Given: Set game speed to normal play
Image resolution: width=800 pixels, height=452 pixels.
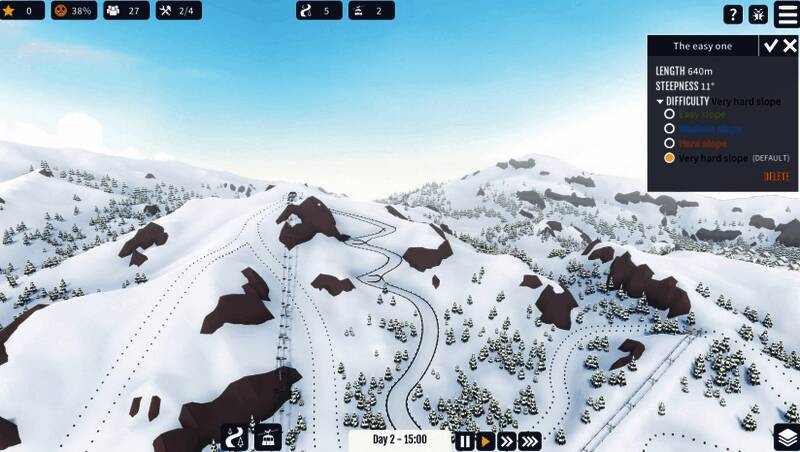Looking at the screenshot, I should 485,440.
